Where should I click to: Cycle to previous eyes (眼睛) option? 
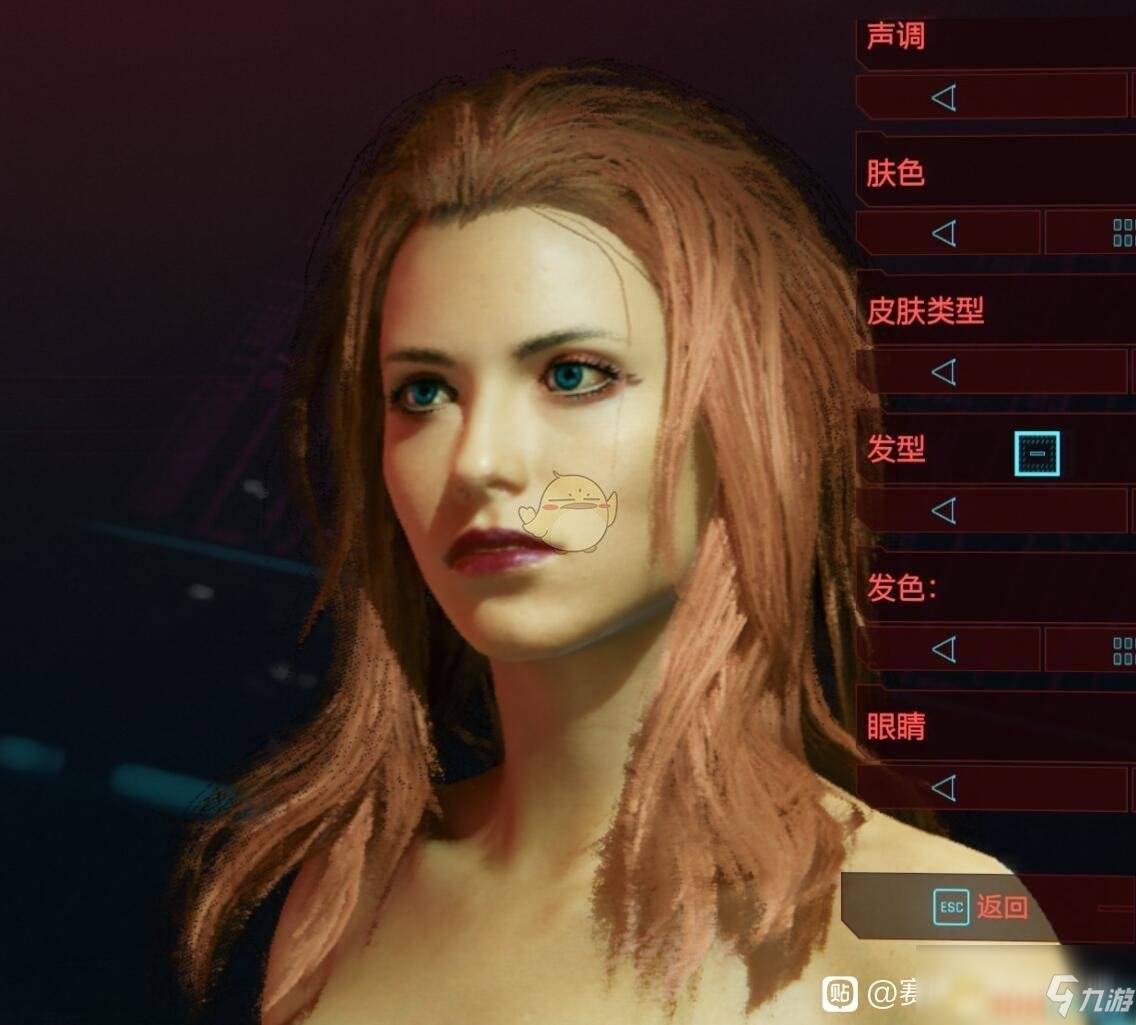(x=944, y=788)
